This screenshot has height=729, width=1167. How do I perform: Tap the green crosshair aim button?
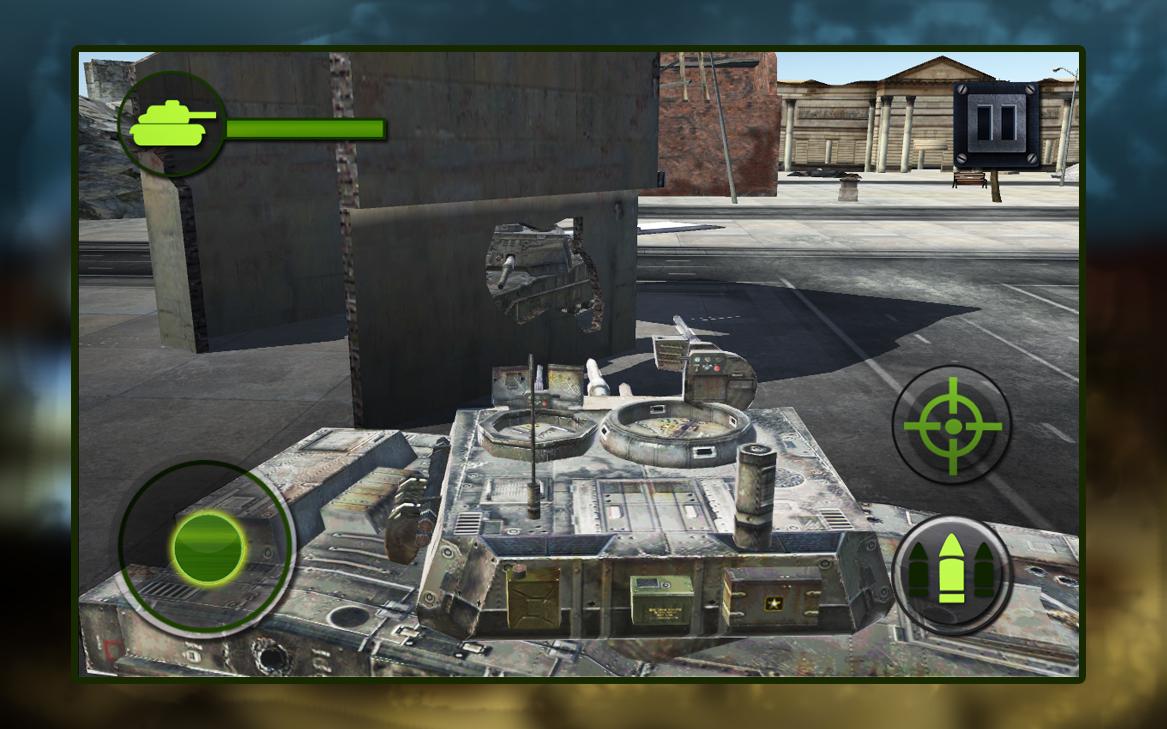[952, 426]
